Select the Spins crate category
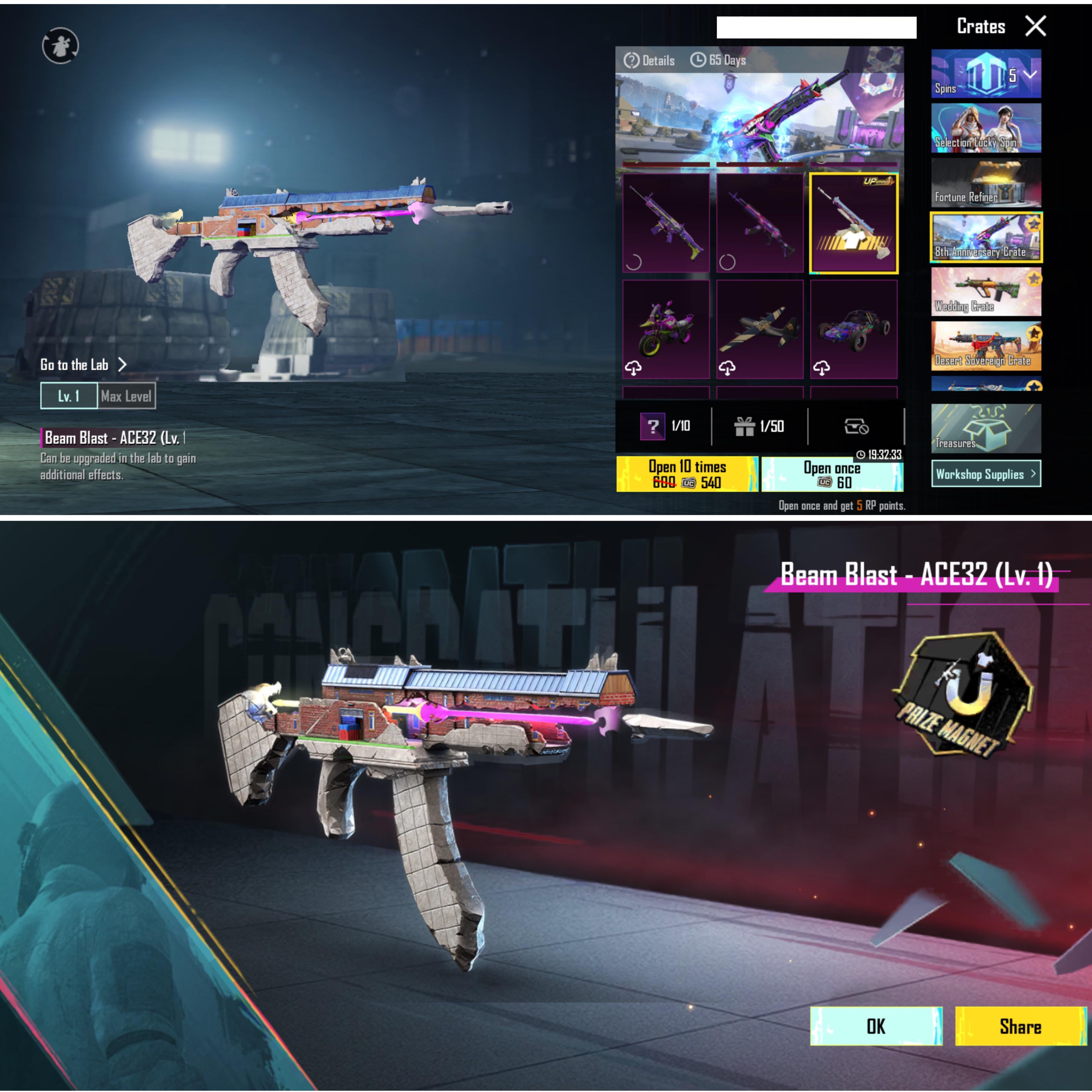1092x1092 pixels. (986, 74)
